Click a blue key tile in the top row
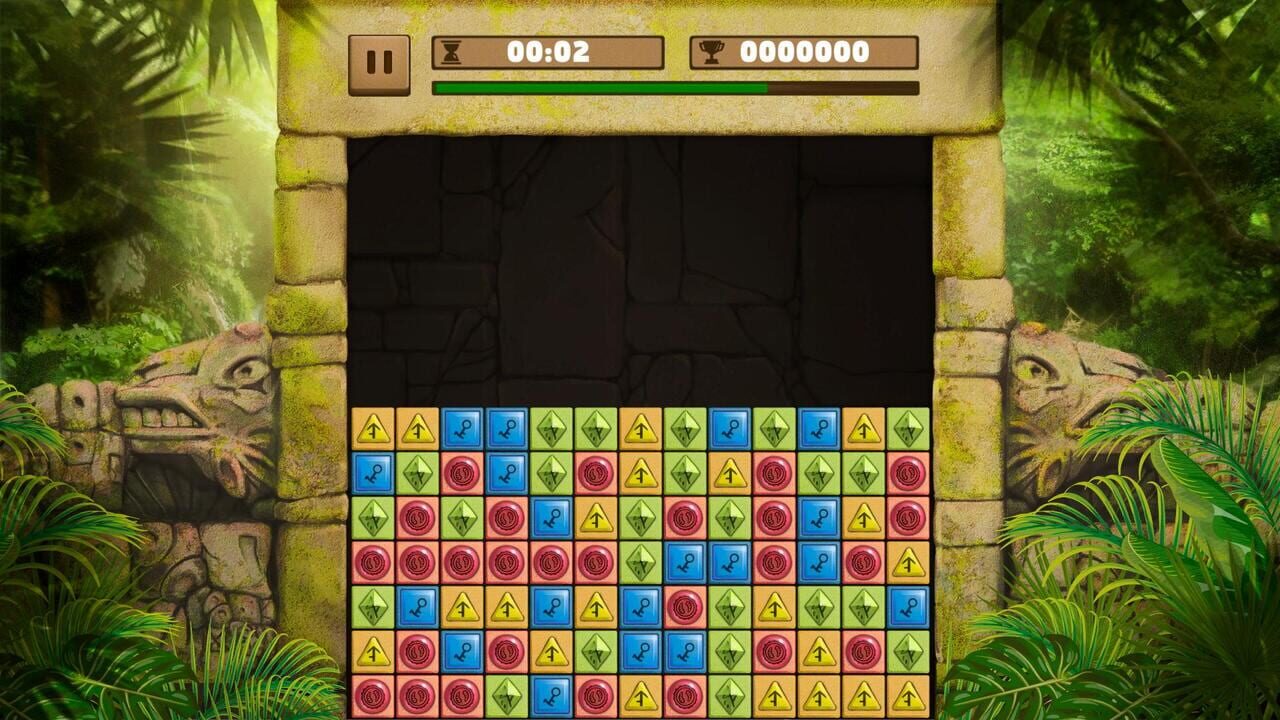Image resolution: width=1280 pixels, height=720 pixels. (463, 428)
